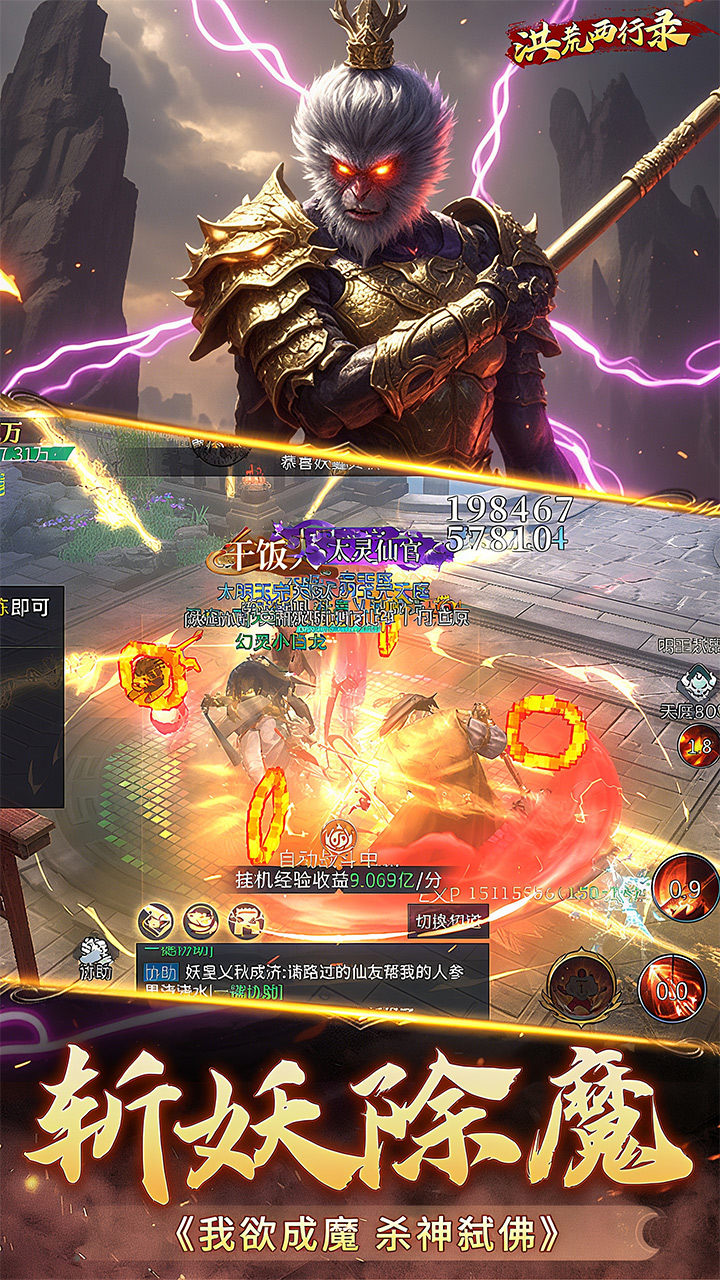The image size is (720, 1280).
Task: Select the bowl round icon above chat
Action: pos(200,918)
